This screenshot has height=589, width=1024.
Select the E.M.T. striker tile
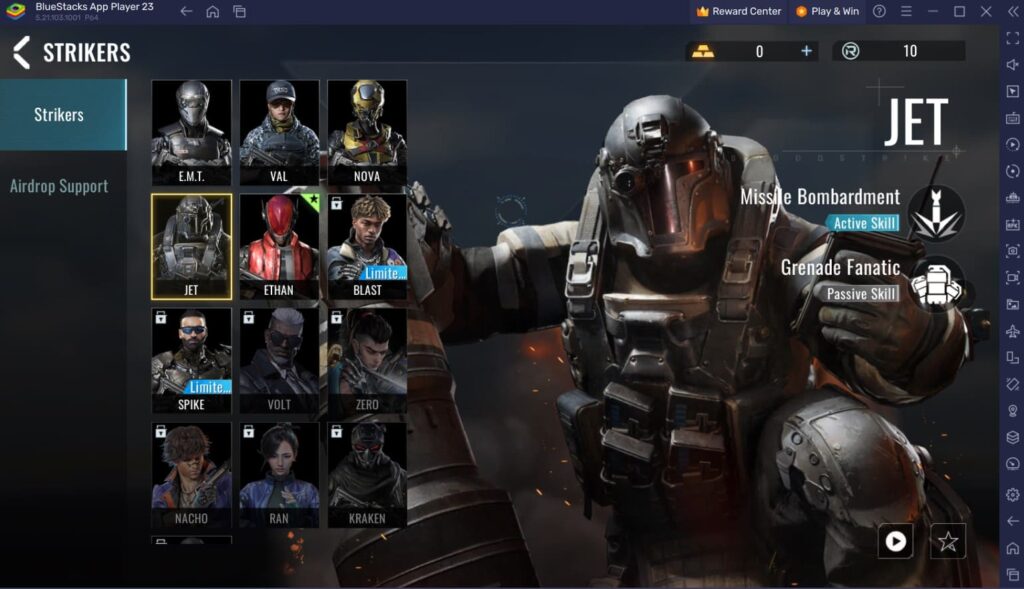coord(191,132)
